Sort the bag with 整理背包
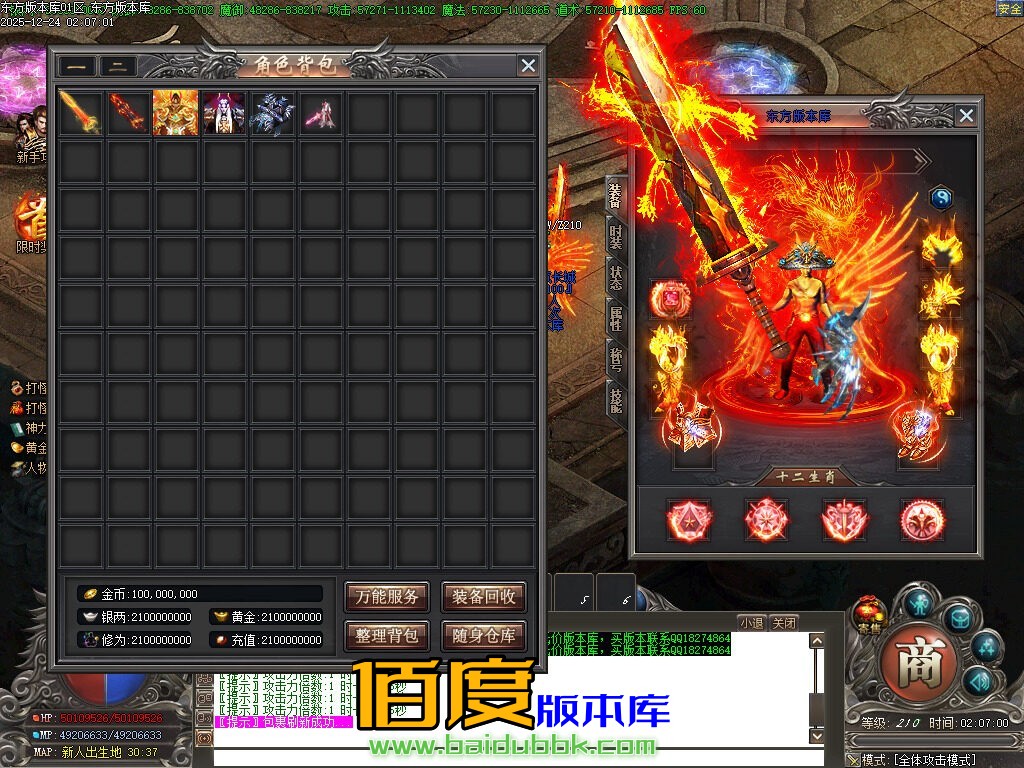 click(x=387, y=635)
